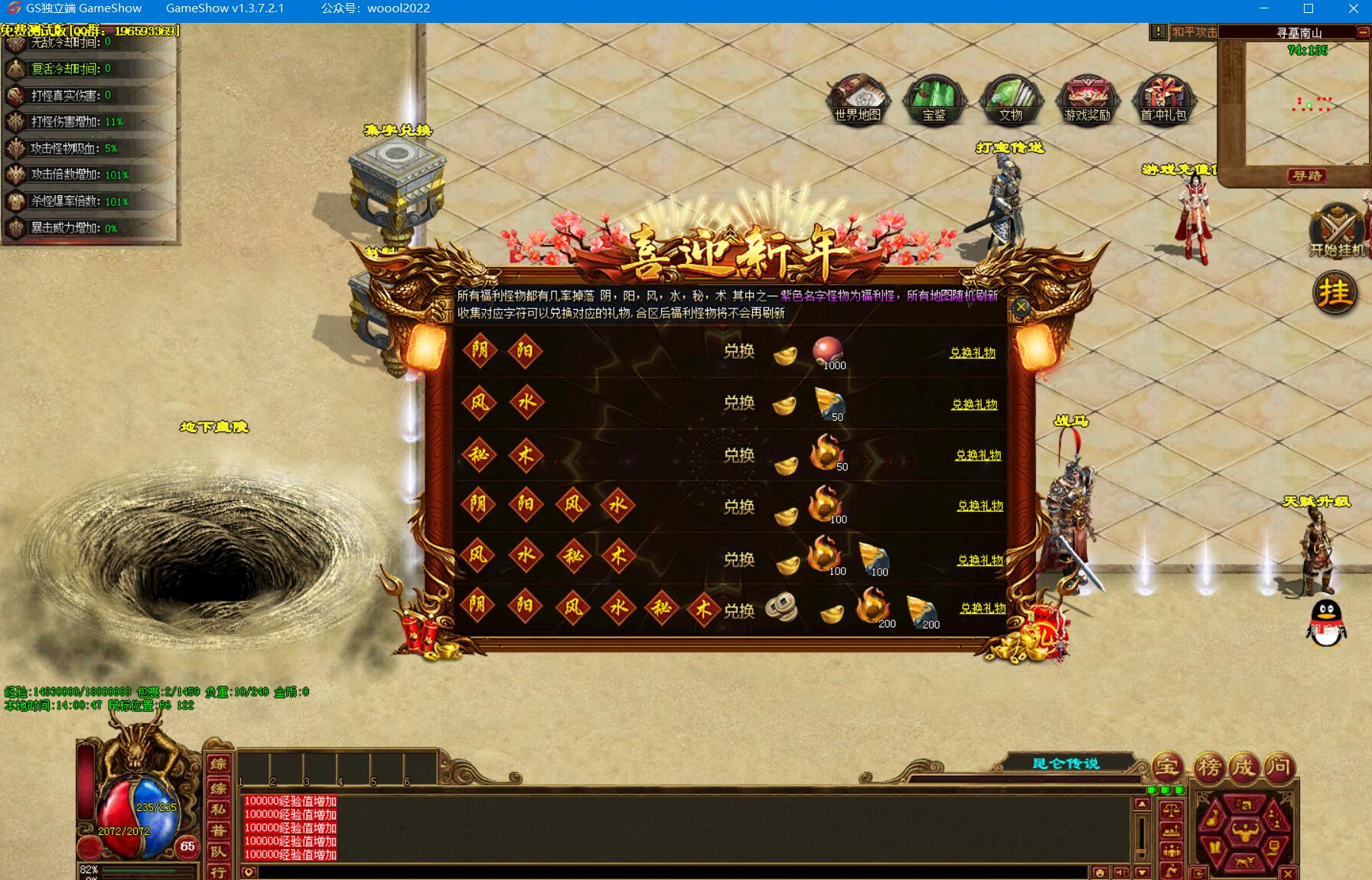
Task: Open the 游戏奖励 rewards menu
Action: 1087,100
